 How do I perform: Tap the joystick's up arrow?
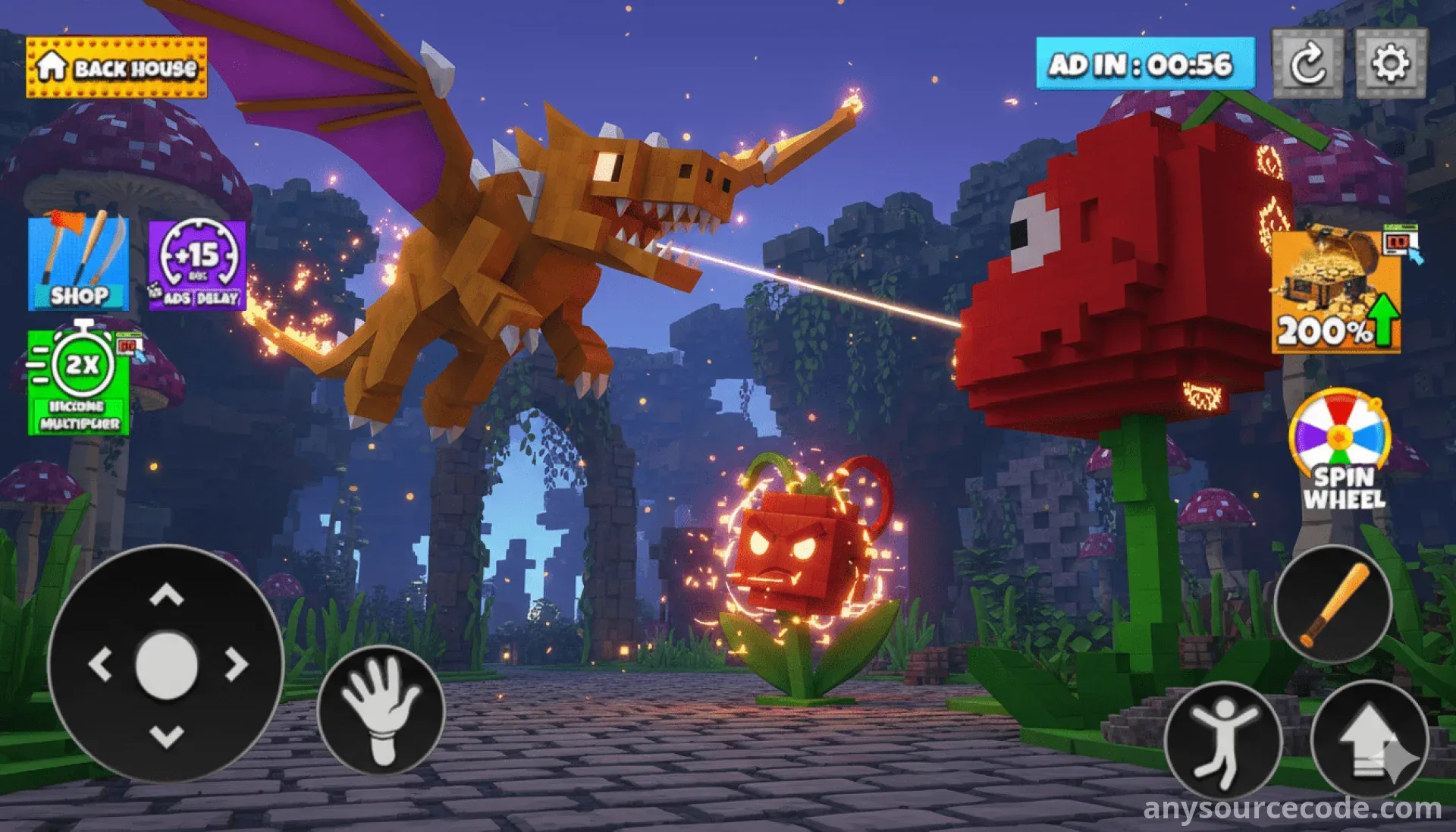[167, 595]
